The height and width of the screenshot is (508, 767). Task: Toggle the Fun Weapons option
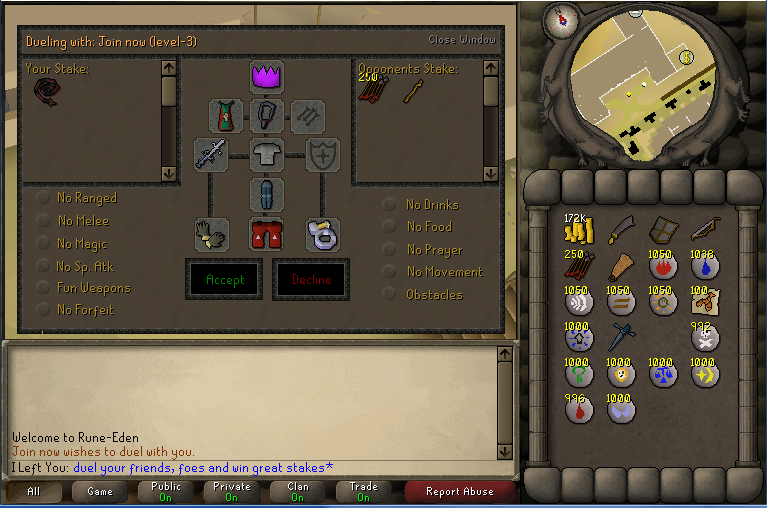tap(44, 288)
